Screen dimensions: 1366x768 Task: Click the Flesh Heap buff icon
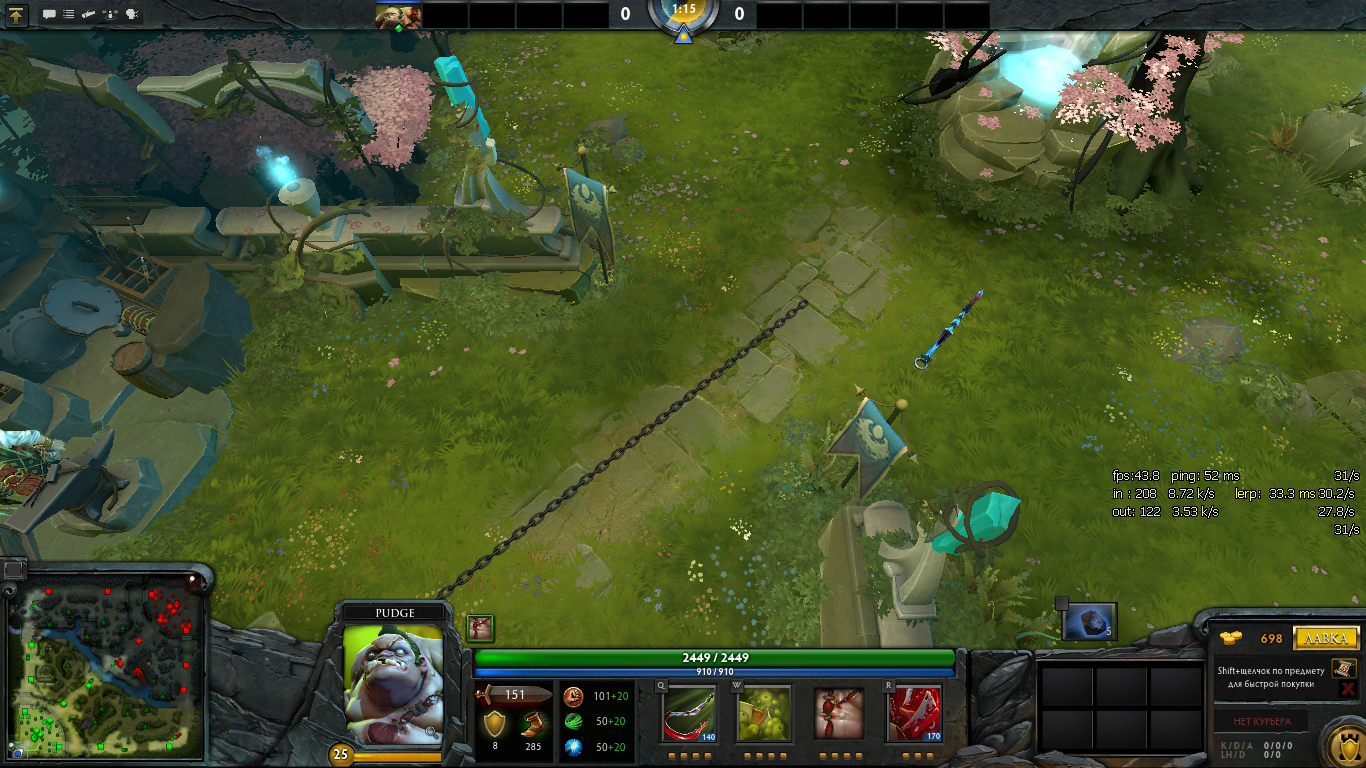(x=481, y=628)
